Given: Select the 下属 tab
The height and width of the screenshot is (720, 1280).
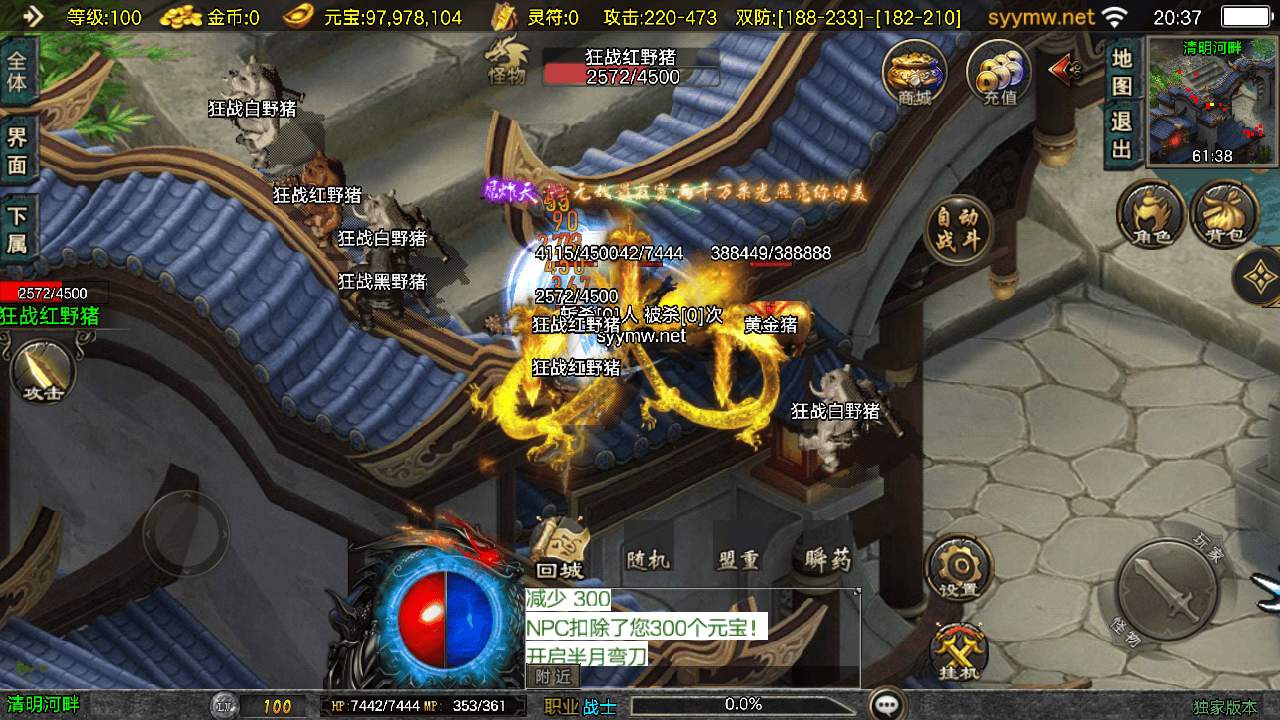Looking at the screenshot, I should 17,229.
